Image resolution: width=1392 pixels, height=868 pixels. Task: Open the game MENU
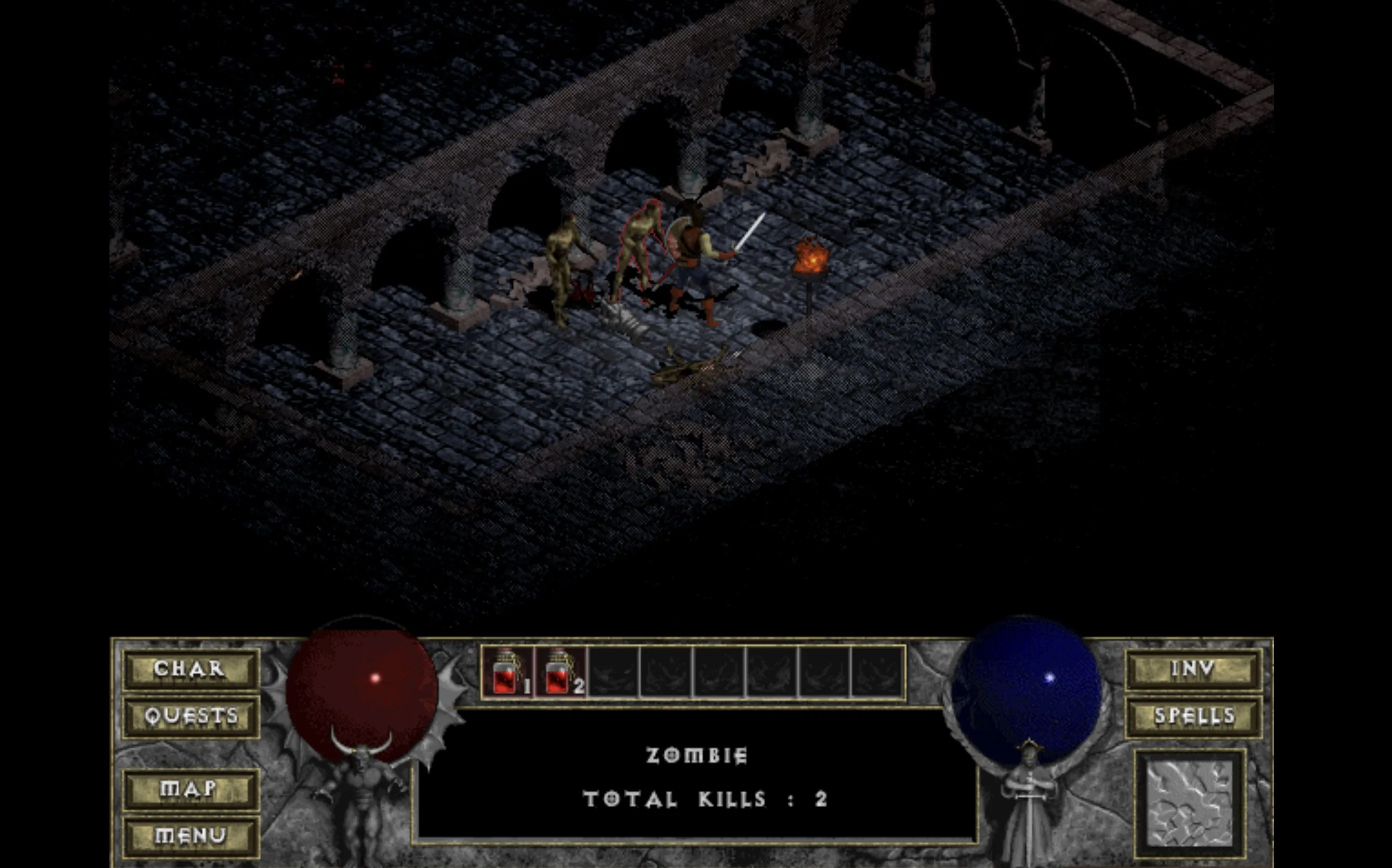(x=190, y=836)
